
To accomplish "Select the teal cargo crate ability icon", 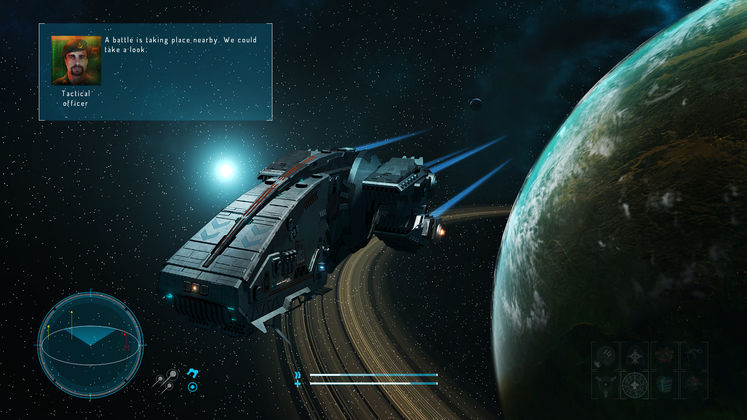I will tap(664, 385).
